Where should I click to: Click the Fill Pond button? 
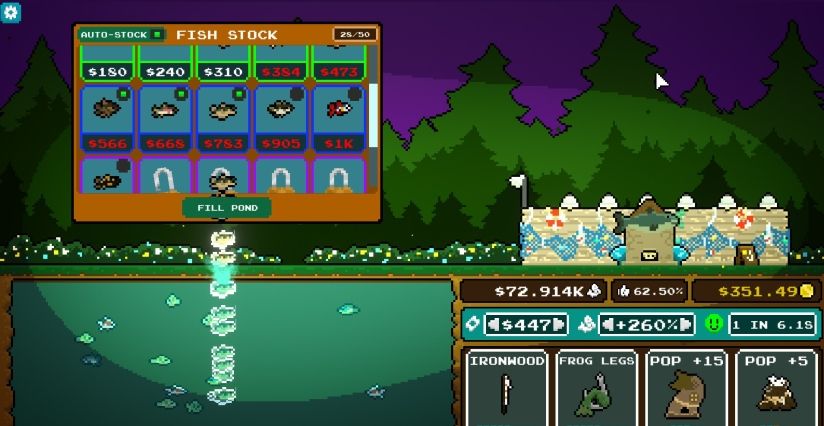click(x=227, y=208)
